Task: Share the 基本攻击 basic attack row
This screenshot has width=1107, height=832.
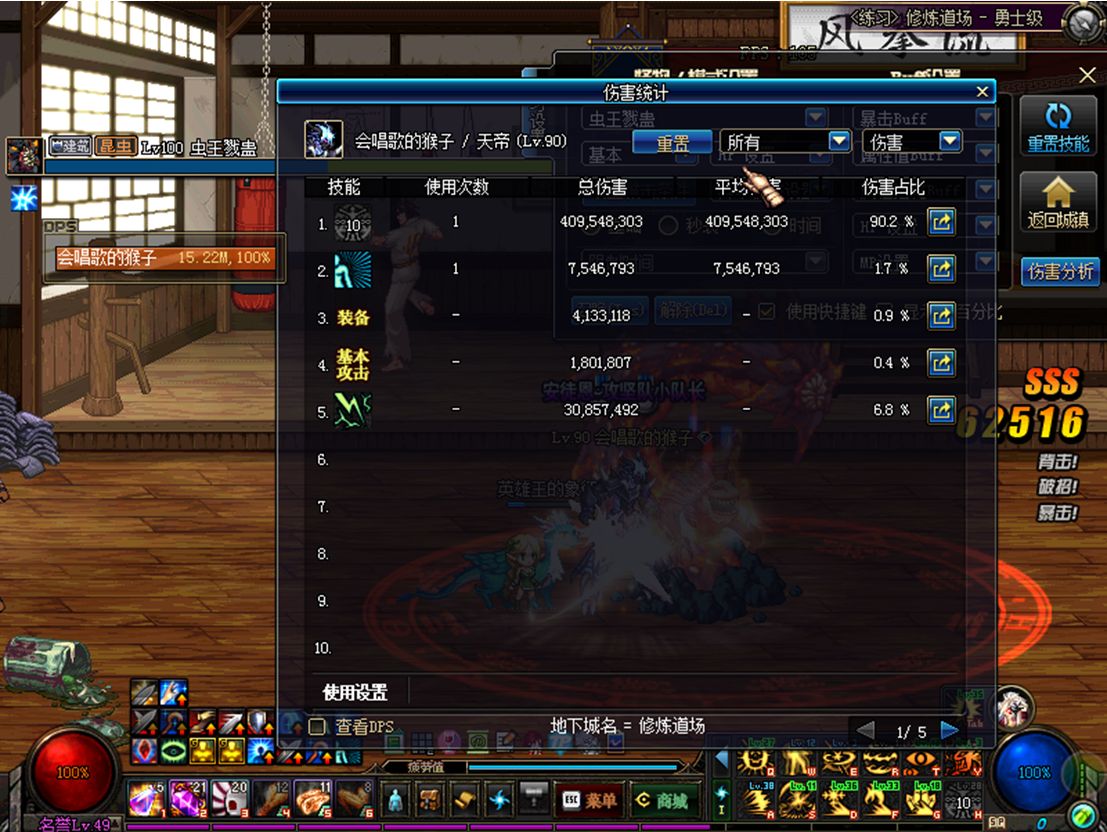Action: tap(941, 362)
